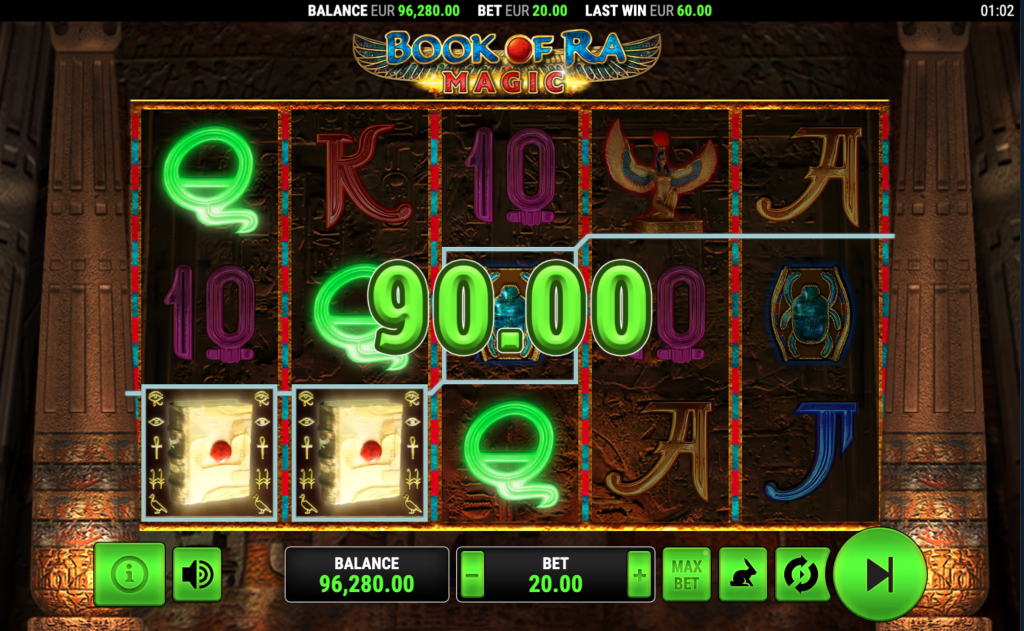The image size is (1024, 631).
Task: Toggle the sound speaker button
Action: (x=197, y=575)
